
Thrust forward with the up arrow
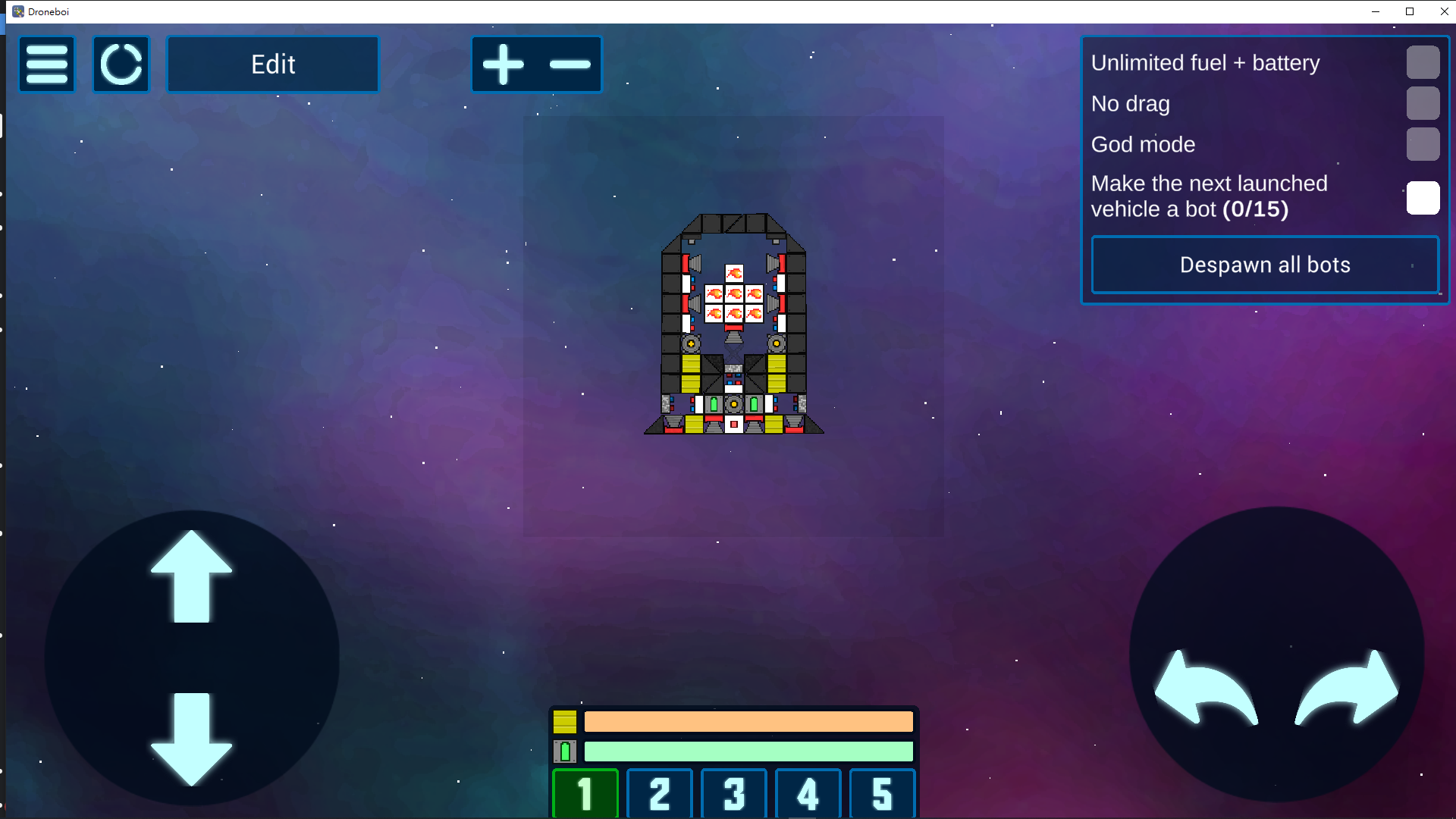pos(192,576)
